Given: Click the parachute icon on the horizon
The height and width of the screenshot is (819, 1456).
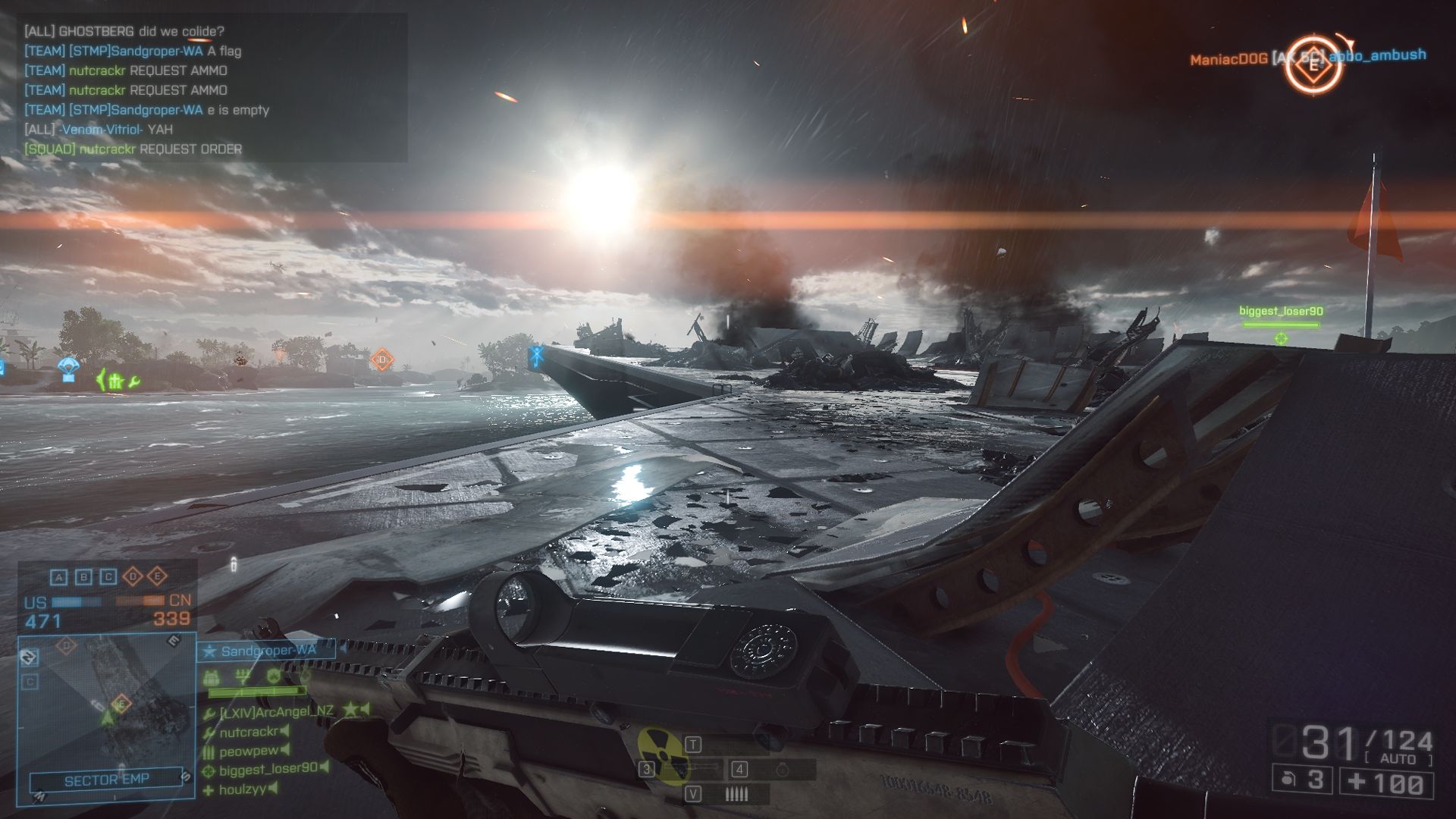Looking at the screenshot, I should [69, 369].
